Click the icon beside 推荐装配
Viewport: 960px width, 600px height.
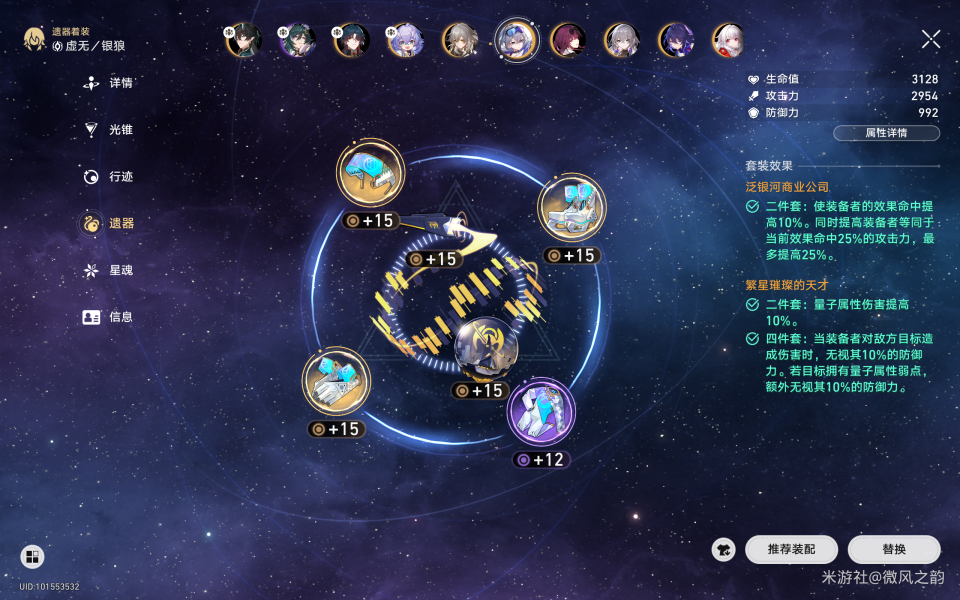(x=724, y=549)
